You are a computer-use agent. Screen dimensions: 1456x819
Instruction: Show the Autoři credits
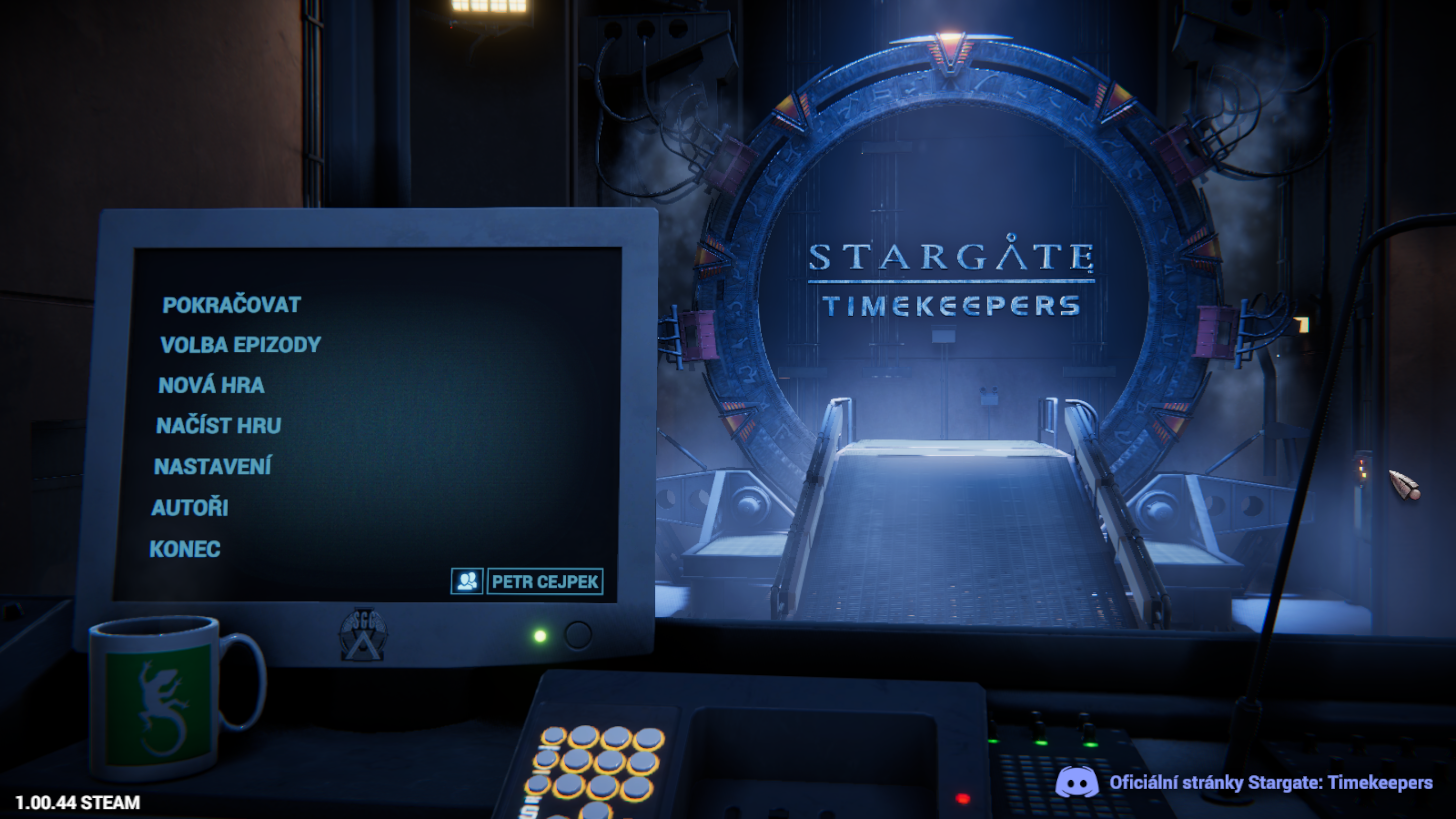(190, 508)
